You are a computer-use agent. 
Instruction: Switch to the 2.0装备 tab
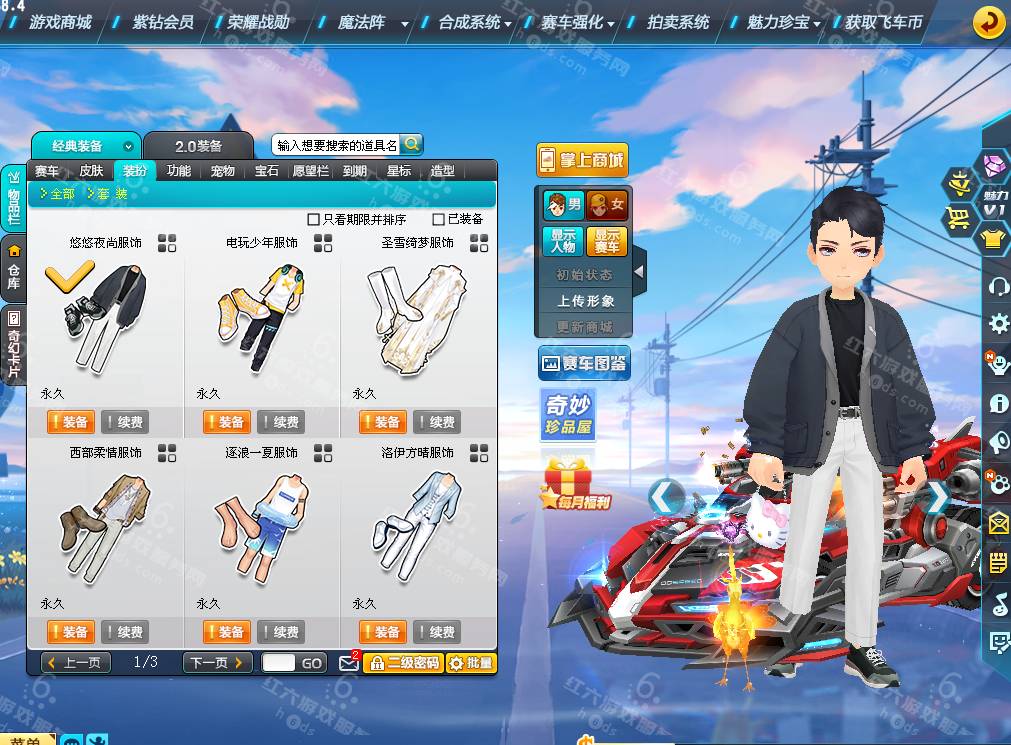(x=198, y=146)
